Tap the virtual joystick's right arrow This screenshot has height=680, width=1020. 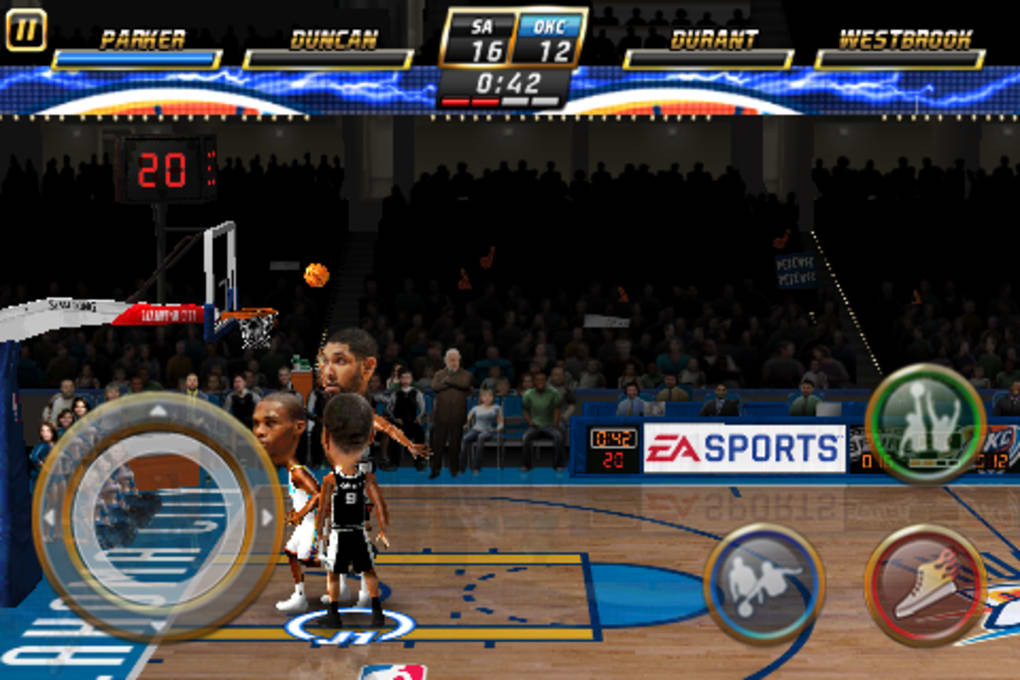tap(267, 517)
